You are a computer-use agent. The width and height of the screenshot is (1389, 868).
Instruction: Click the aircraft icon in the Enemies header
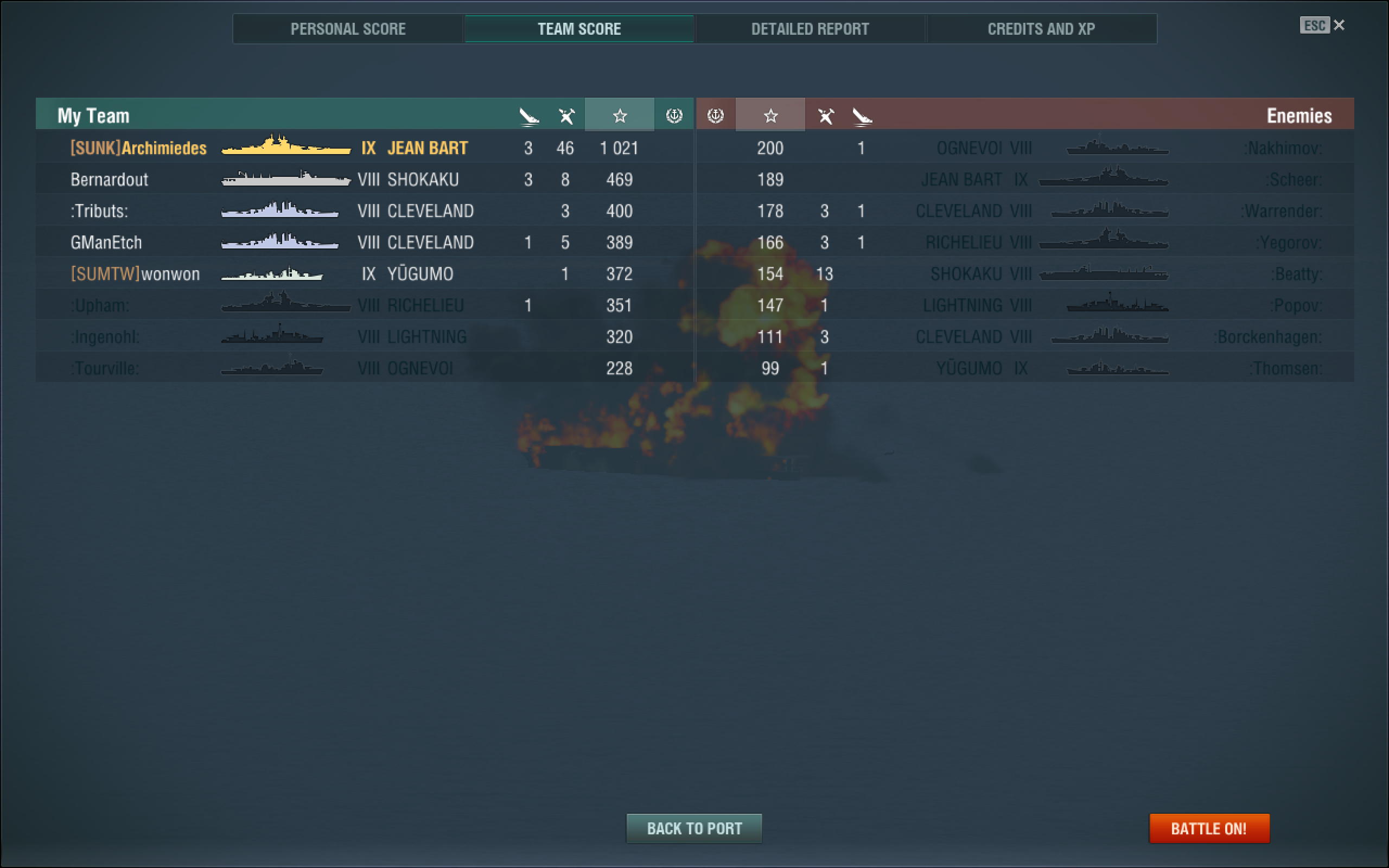click(x=826, y=116)
